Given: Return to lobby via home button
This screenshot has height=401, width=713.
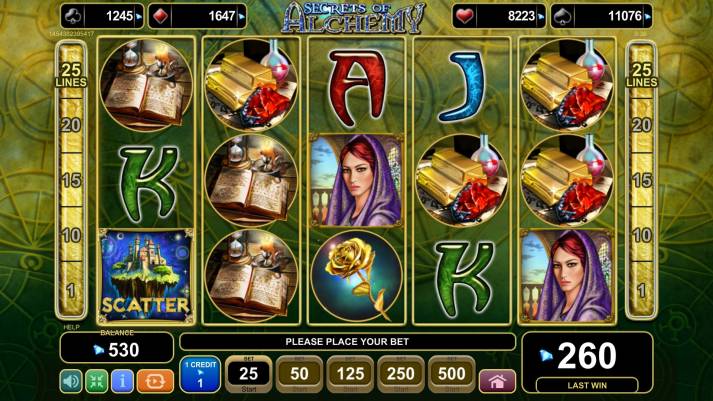Looking at the screenshot, I should (x=498, y=381).
